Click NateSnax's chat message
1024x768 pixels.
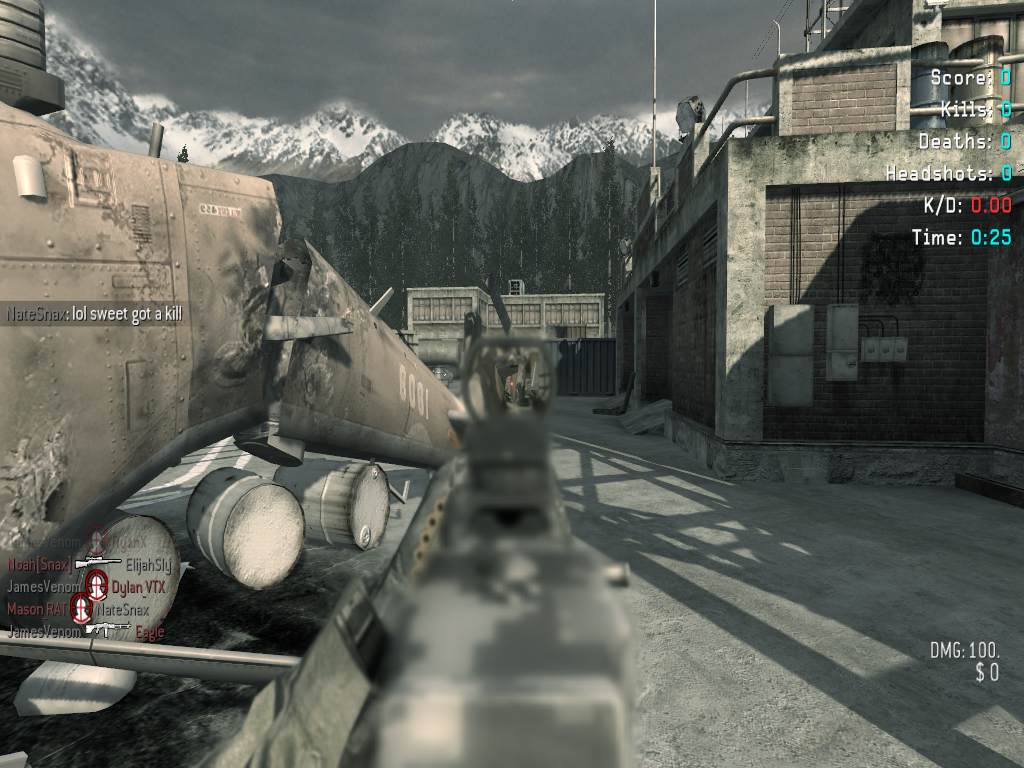tap(95, 313)
